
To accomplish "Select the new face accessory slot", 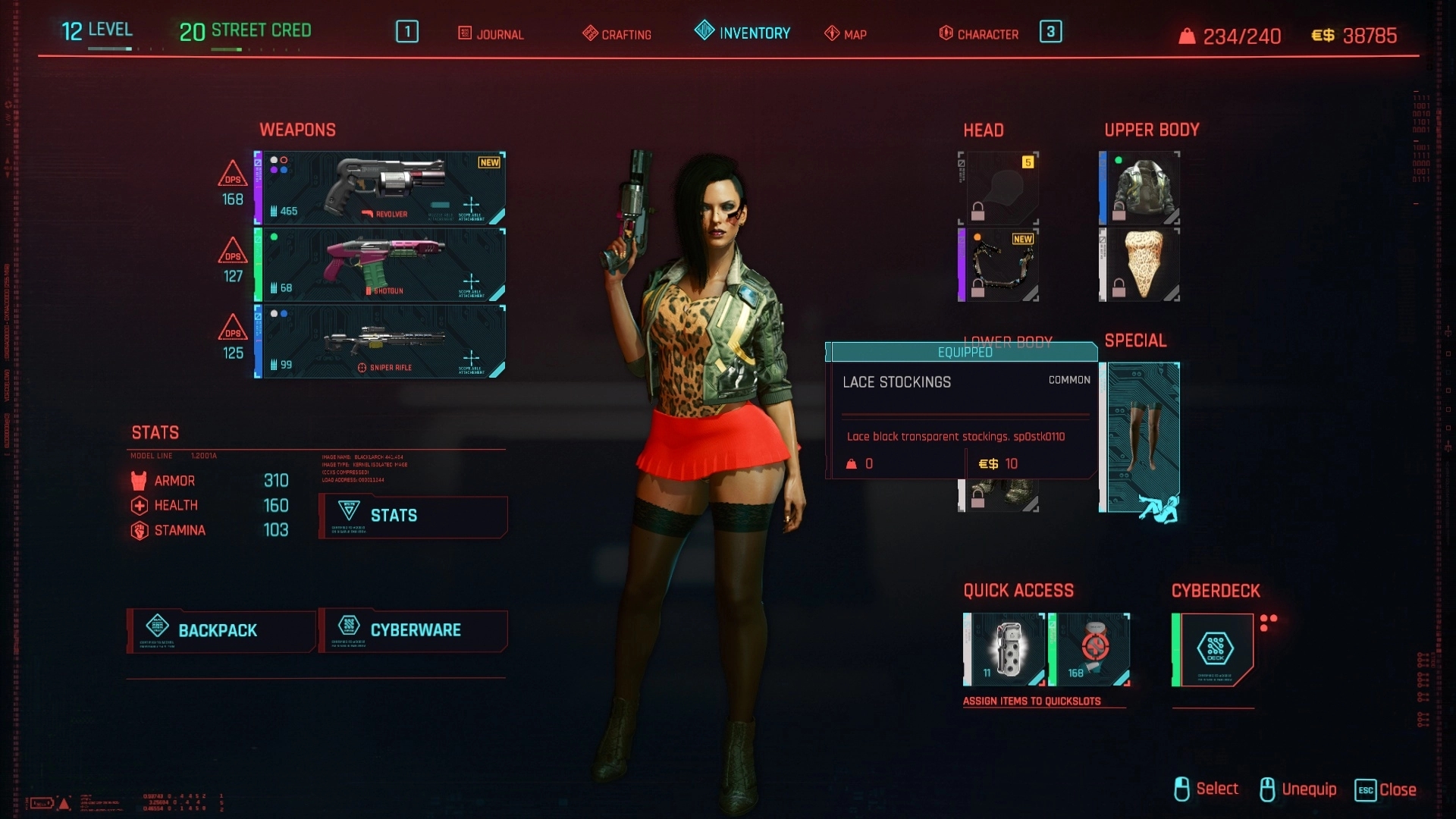I will point(999,265).
